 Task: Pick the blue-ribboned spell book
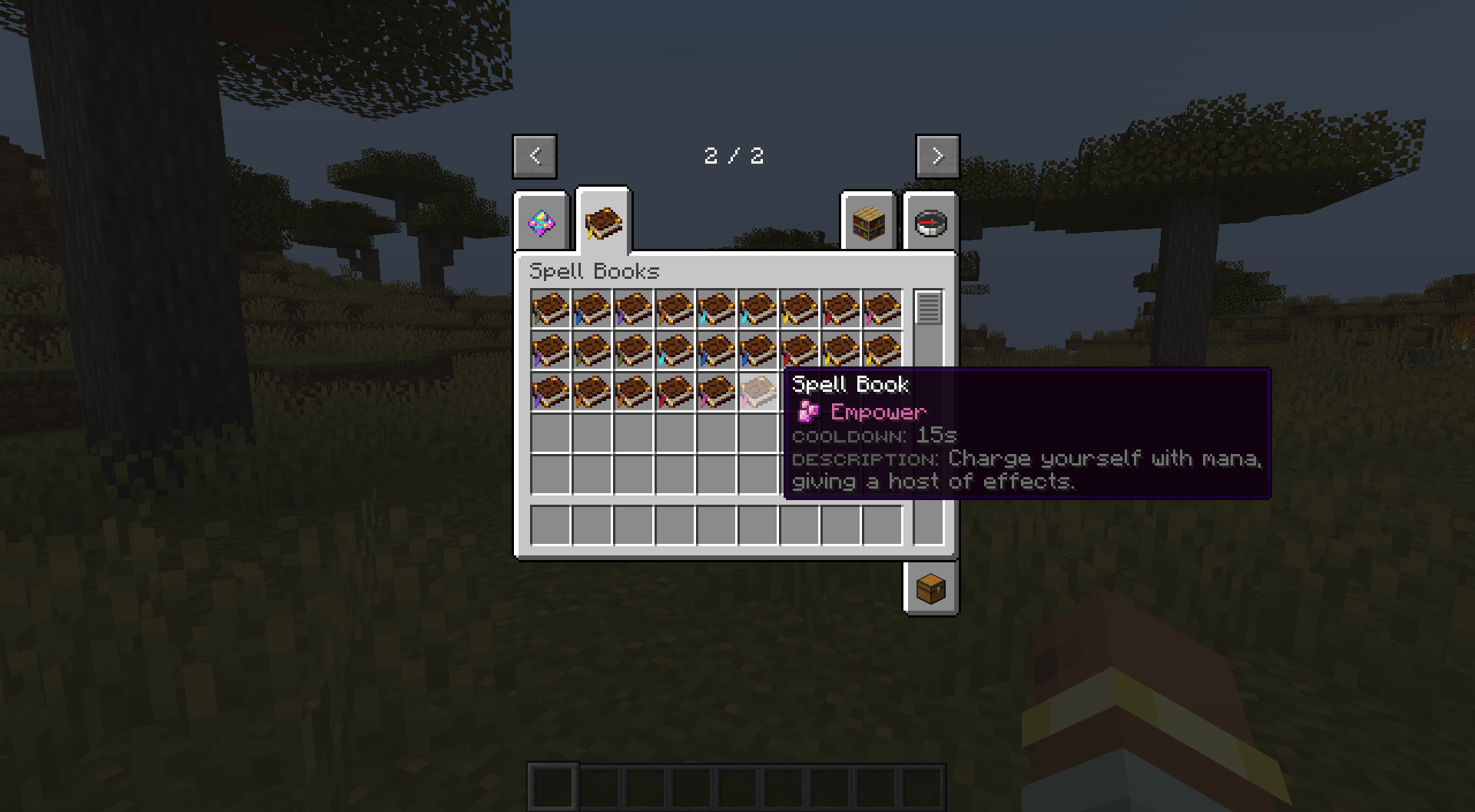pyautogui.click(x=592, y=309)
